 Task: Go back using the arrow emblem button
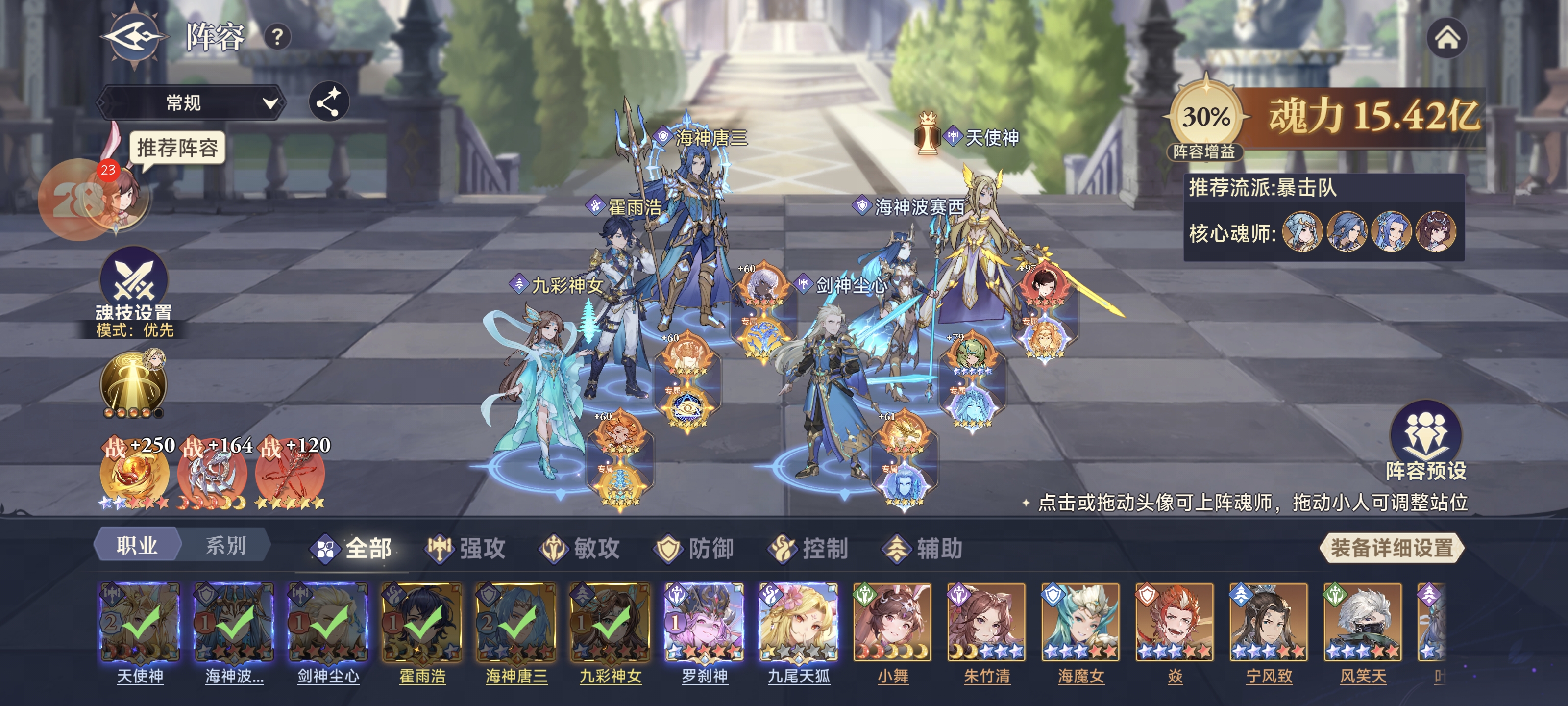click(133, 37)
